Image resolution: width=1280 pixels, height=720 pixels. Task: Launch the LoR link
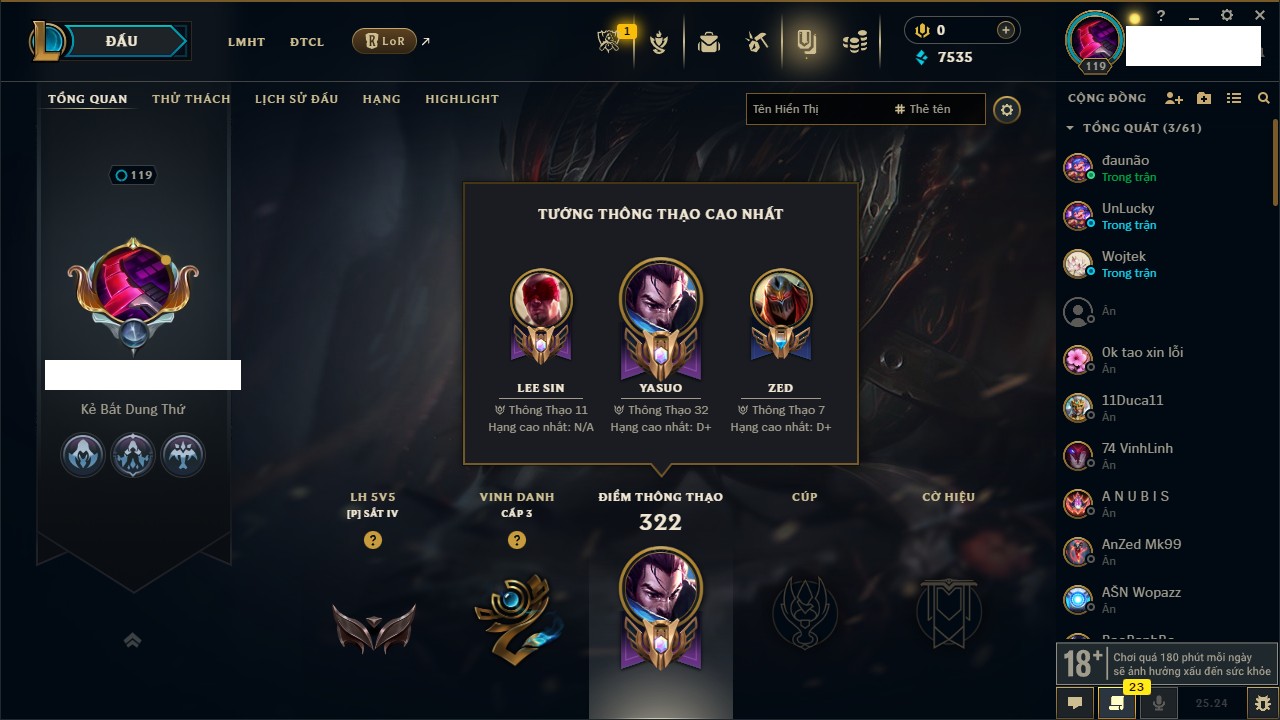(385, 41)
